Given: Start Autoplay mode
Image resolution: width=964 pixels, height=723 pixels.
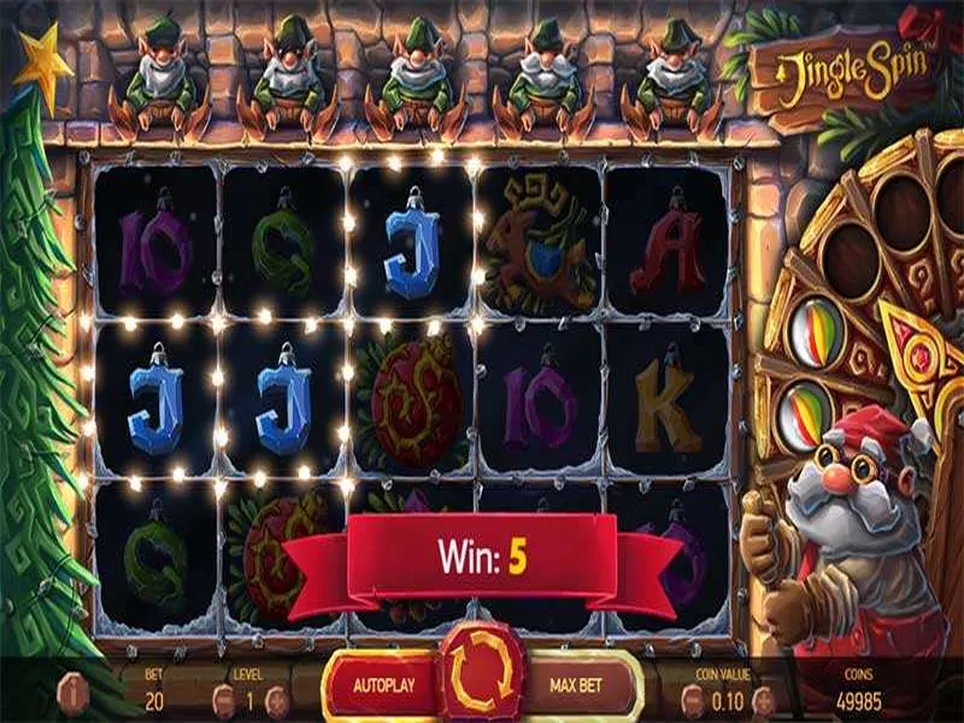Looking at the screenshot, I should pos(383,686).
